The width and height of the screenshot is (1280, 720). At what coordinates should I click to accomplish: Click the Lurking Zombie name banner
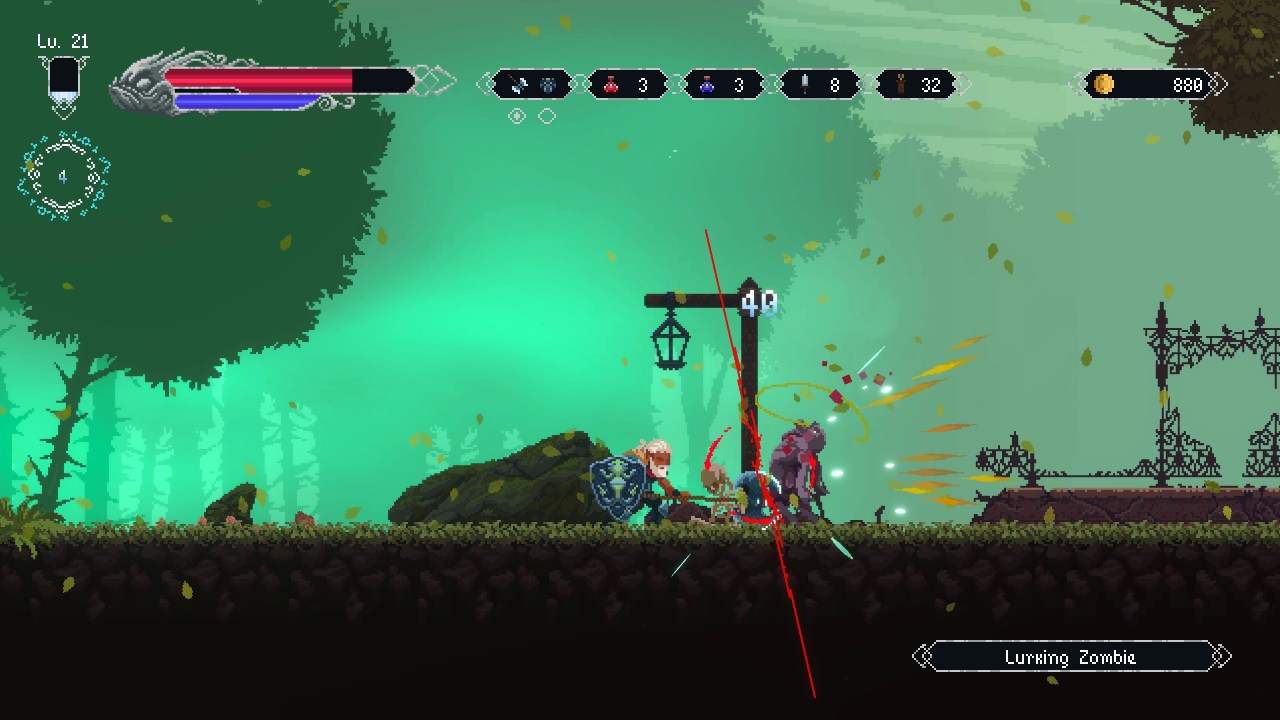tap(1070, 657)
